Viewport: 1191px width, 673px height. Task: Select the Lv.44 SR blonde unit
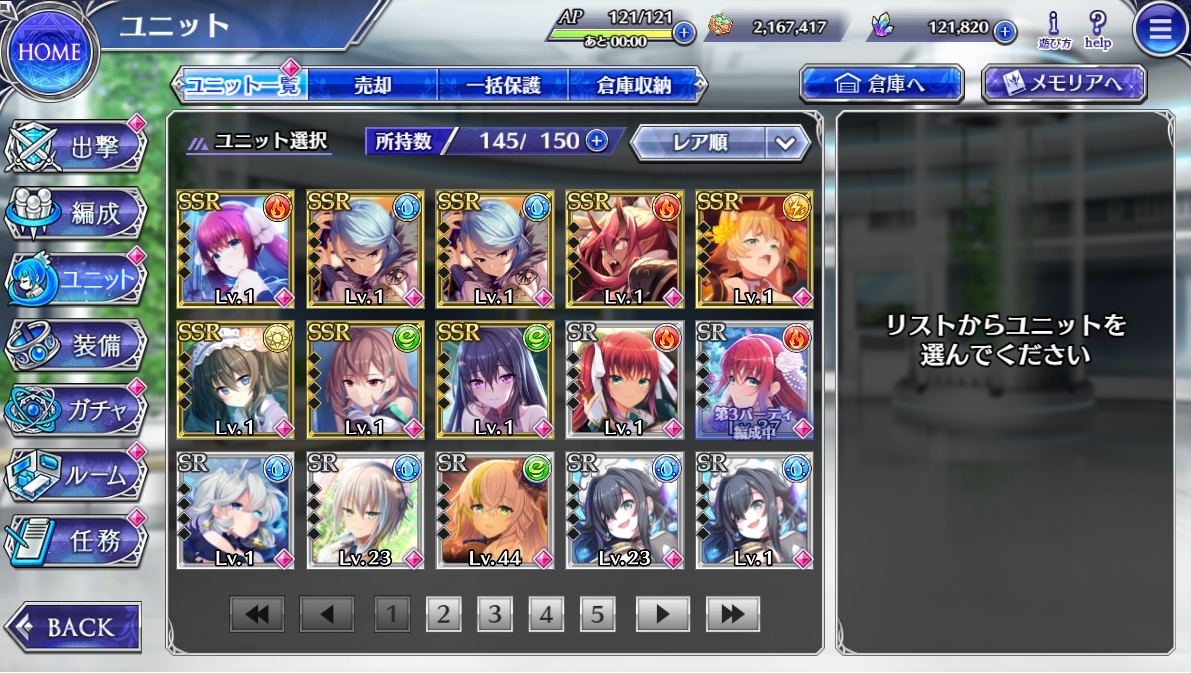(x=495, y=510)
